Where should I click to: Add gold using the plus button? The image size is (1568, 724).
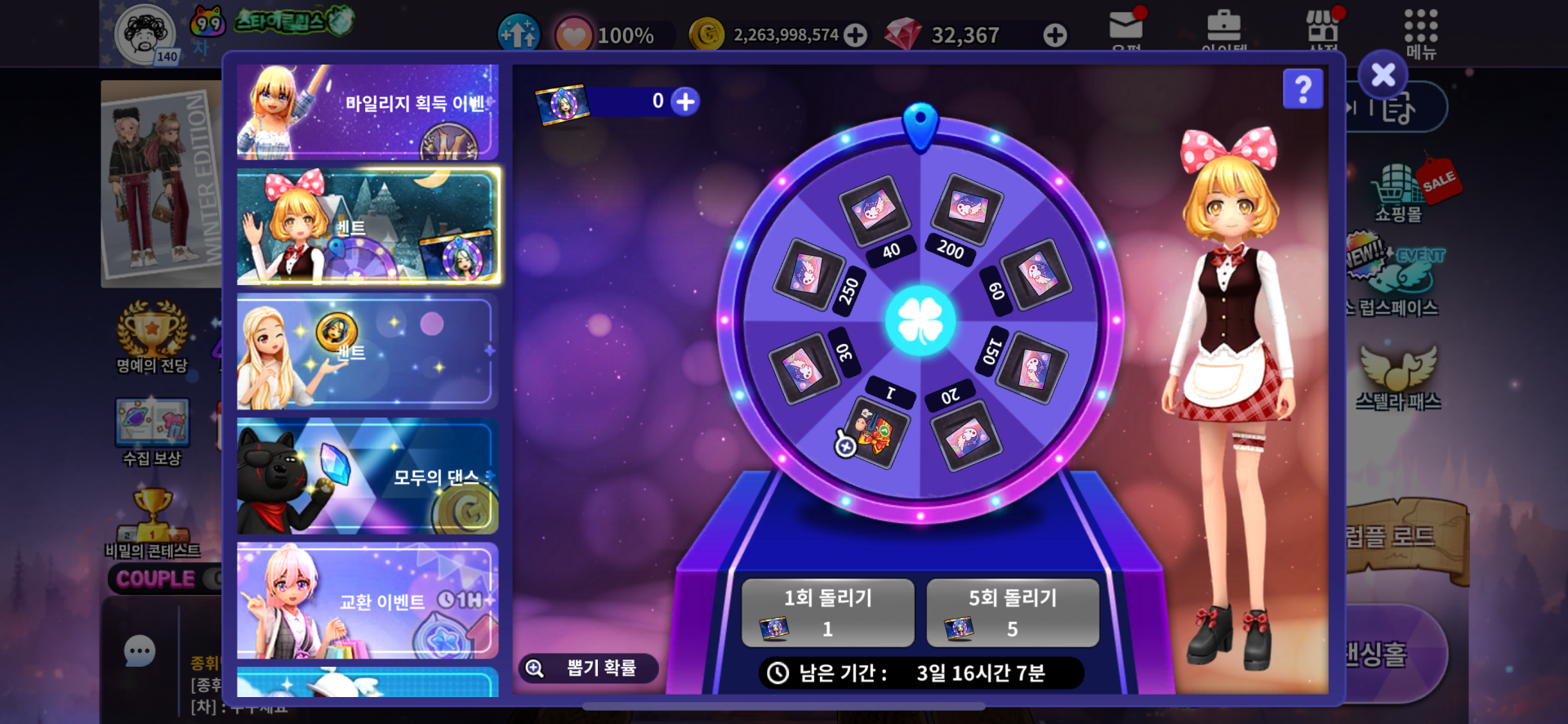(855, 35)
